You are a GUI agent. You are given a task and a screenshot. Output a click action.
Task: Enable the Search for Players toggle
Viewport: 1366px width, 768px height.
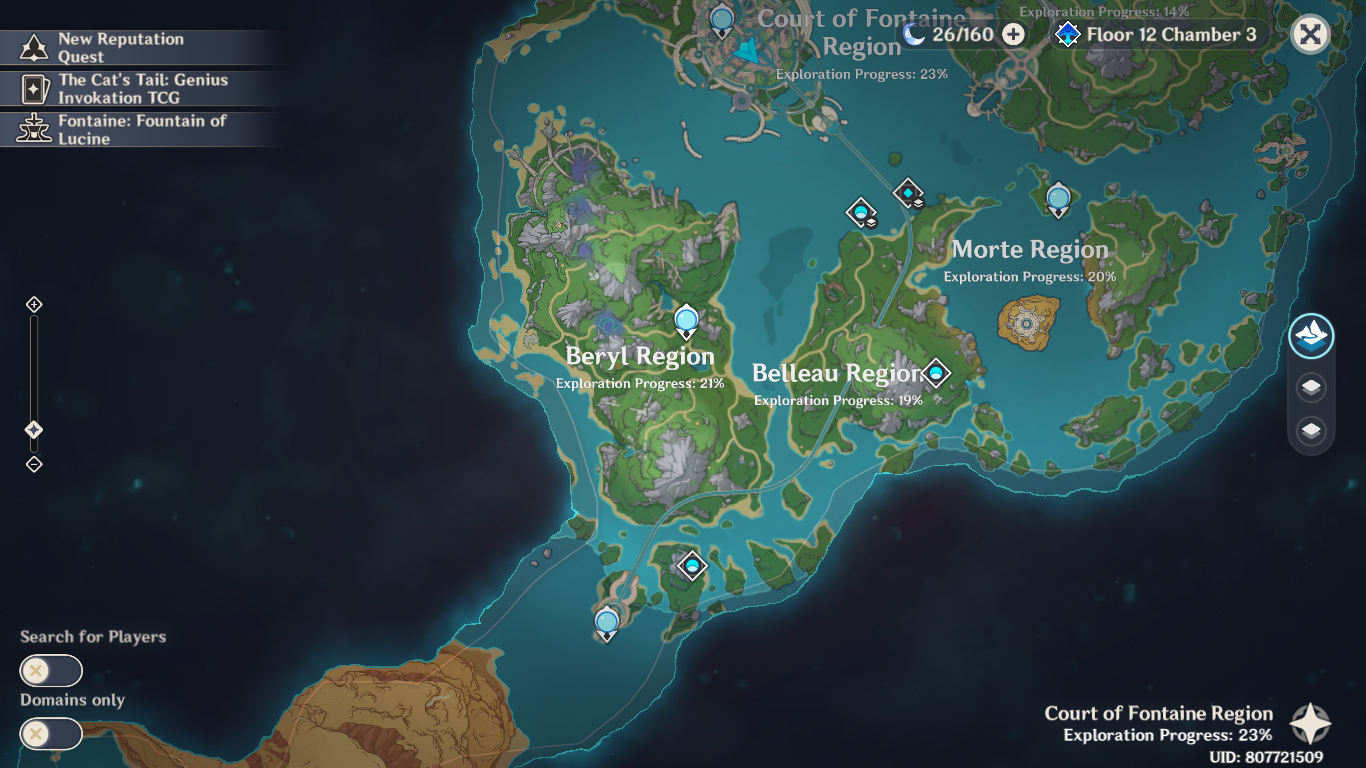(x=50, y=670)
